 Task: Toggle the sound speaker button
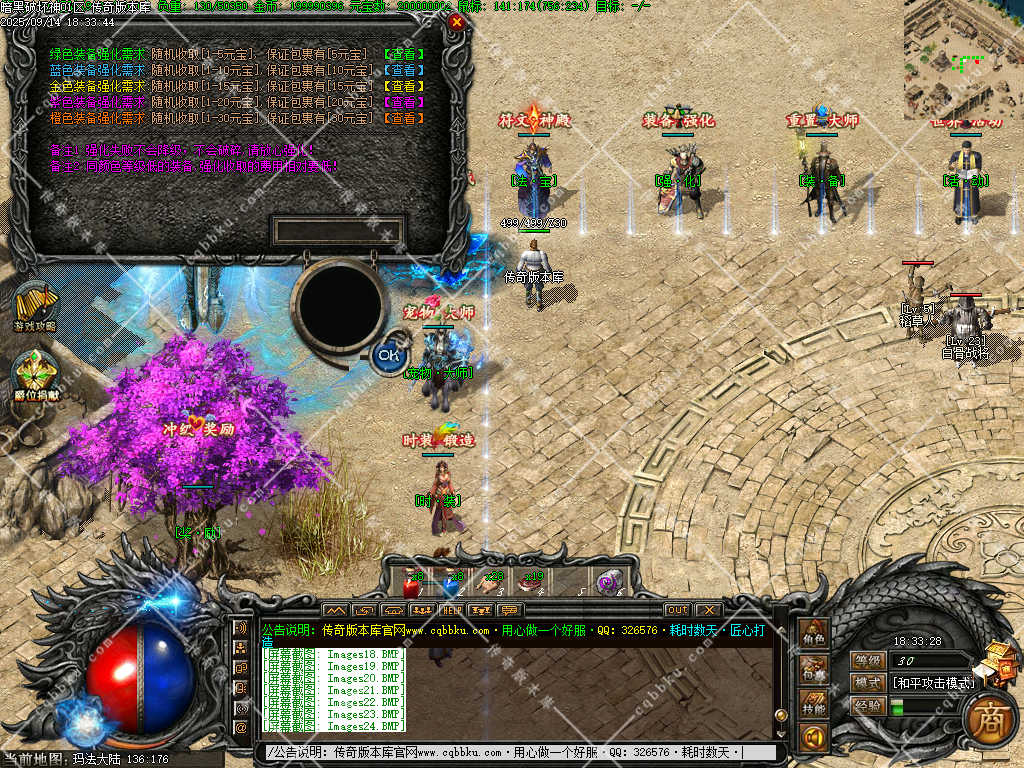tap(813, 739)
